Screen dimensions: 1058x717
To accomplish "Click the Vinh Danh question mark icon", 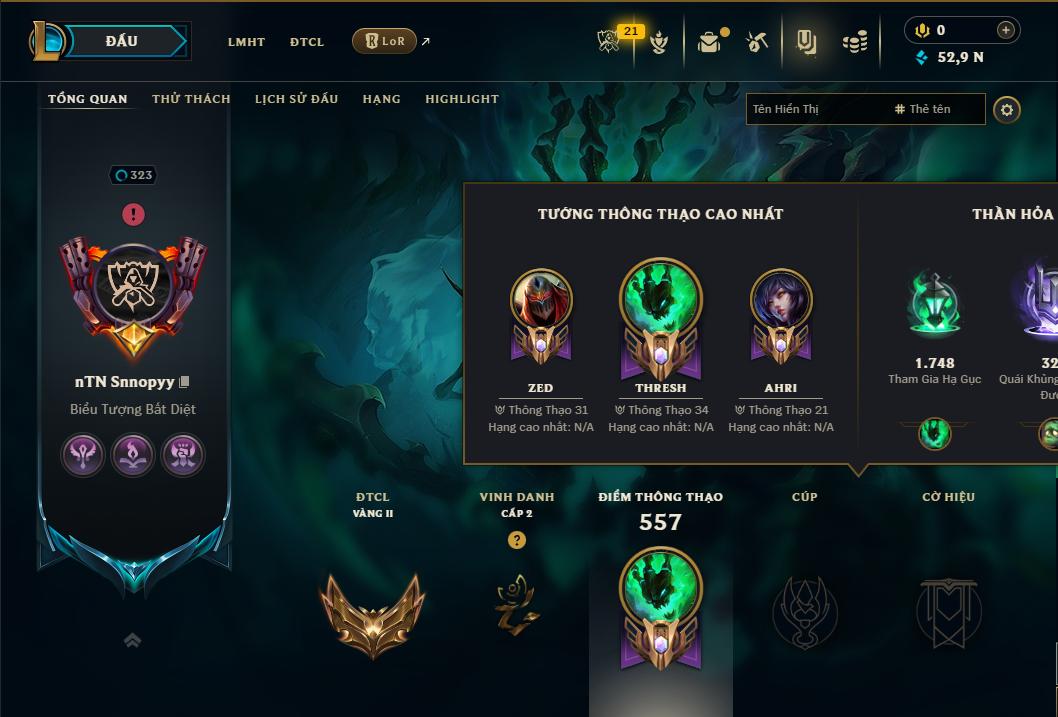I will 516,540.
